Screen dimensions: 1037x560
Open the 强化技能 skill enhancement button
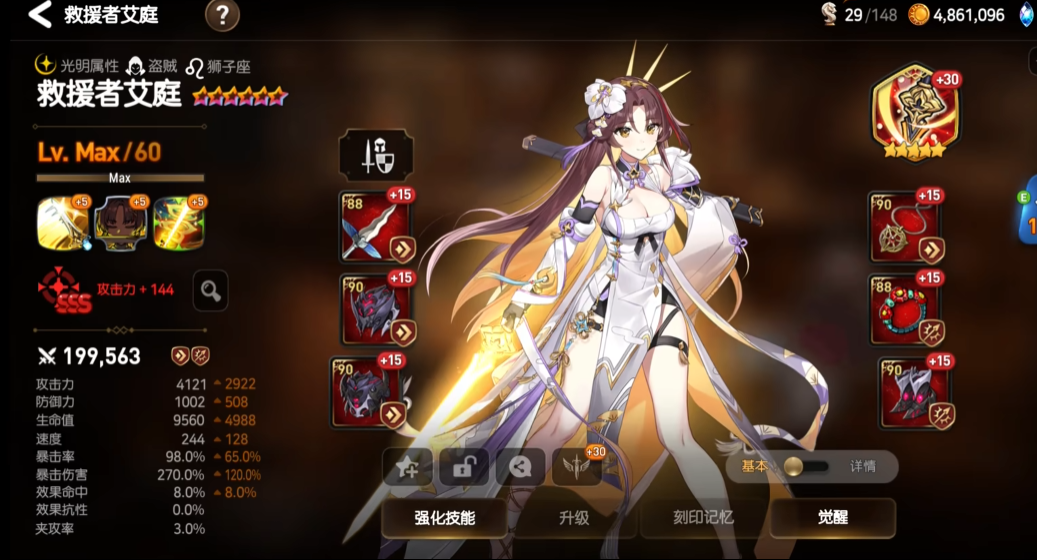[445, 518]
